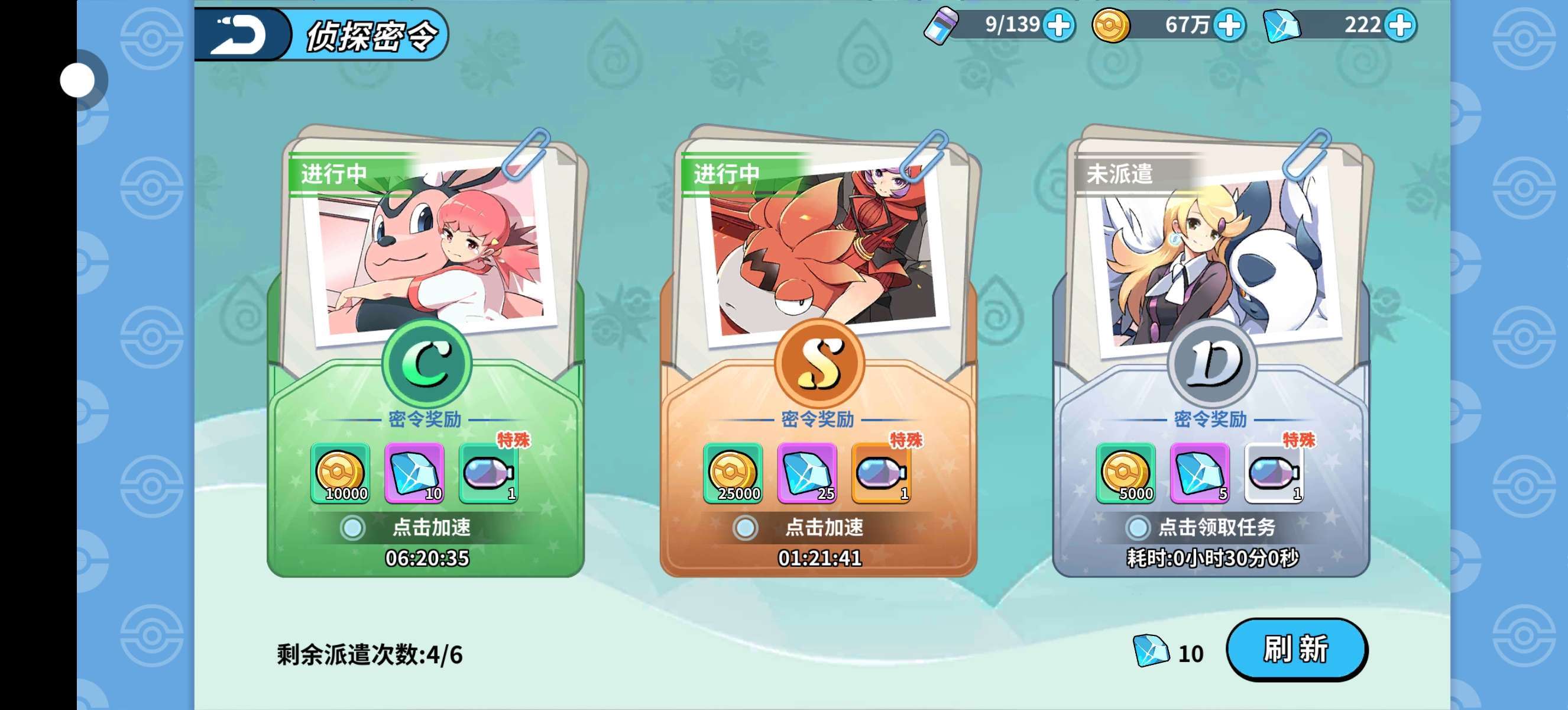Viewport: 1568px width, 710px height.
Task: Open the D-rank undispatched mission card photo
Action: (x=1214, y=256)
